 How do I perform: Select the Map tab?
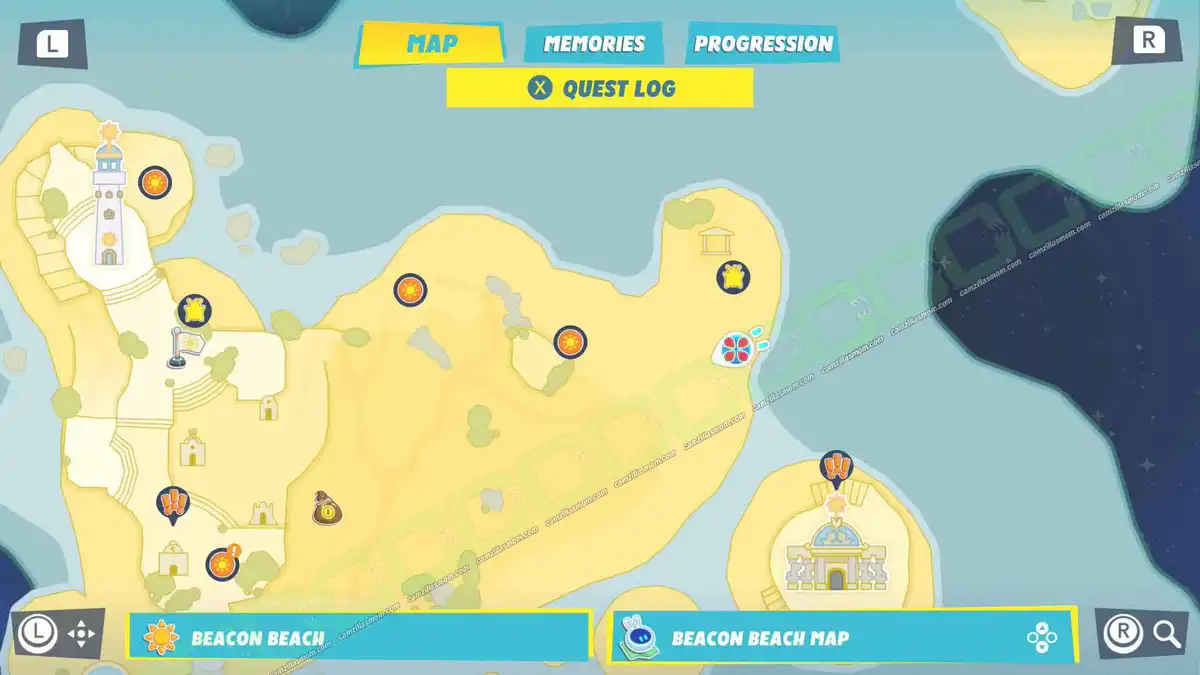(x=432, y=44)
